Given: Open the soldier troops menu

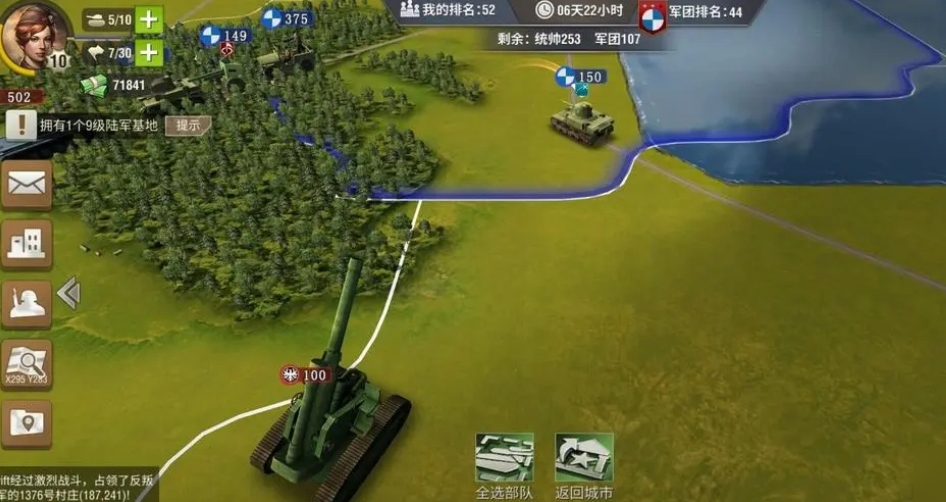Looking at the screenshot, I should coord(27,303).
